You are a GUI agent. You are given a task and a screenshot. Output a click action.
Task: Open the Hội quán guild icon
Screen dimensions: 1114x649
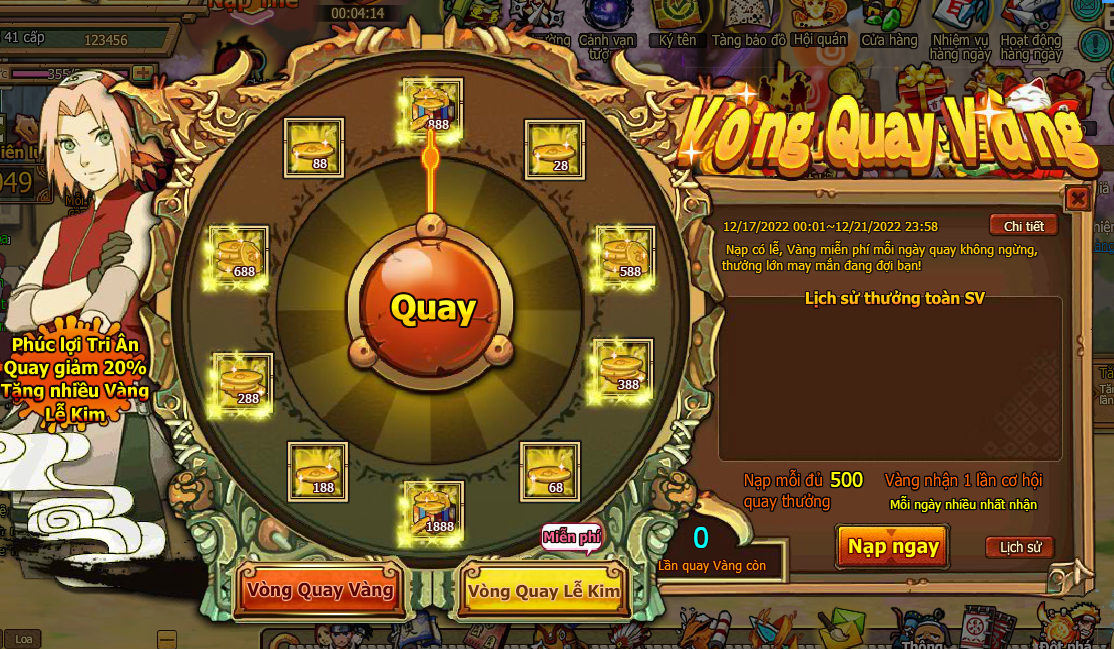point(818,24)
